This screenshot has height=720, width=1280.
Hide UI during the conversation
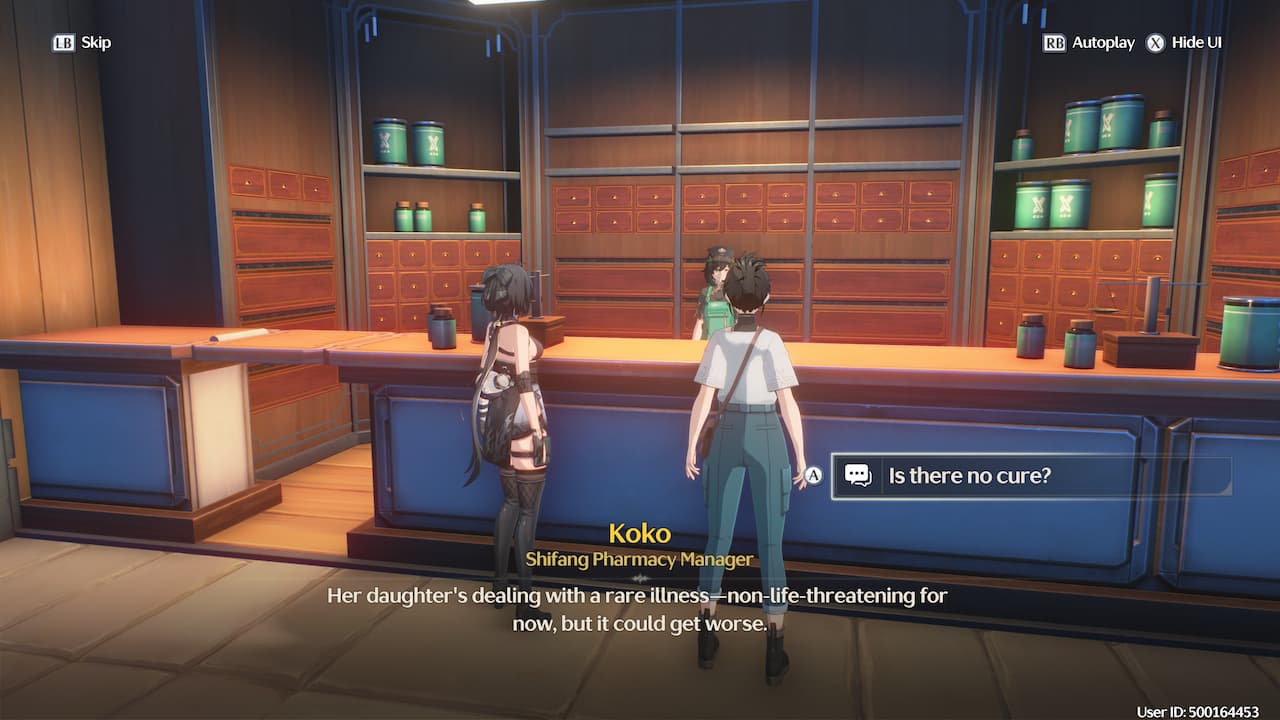(x=1184, y=43)
